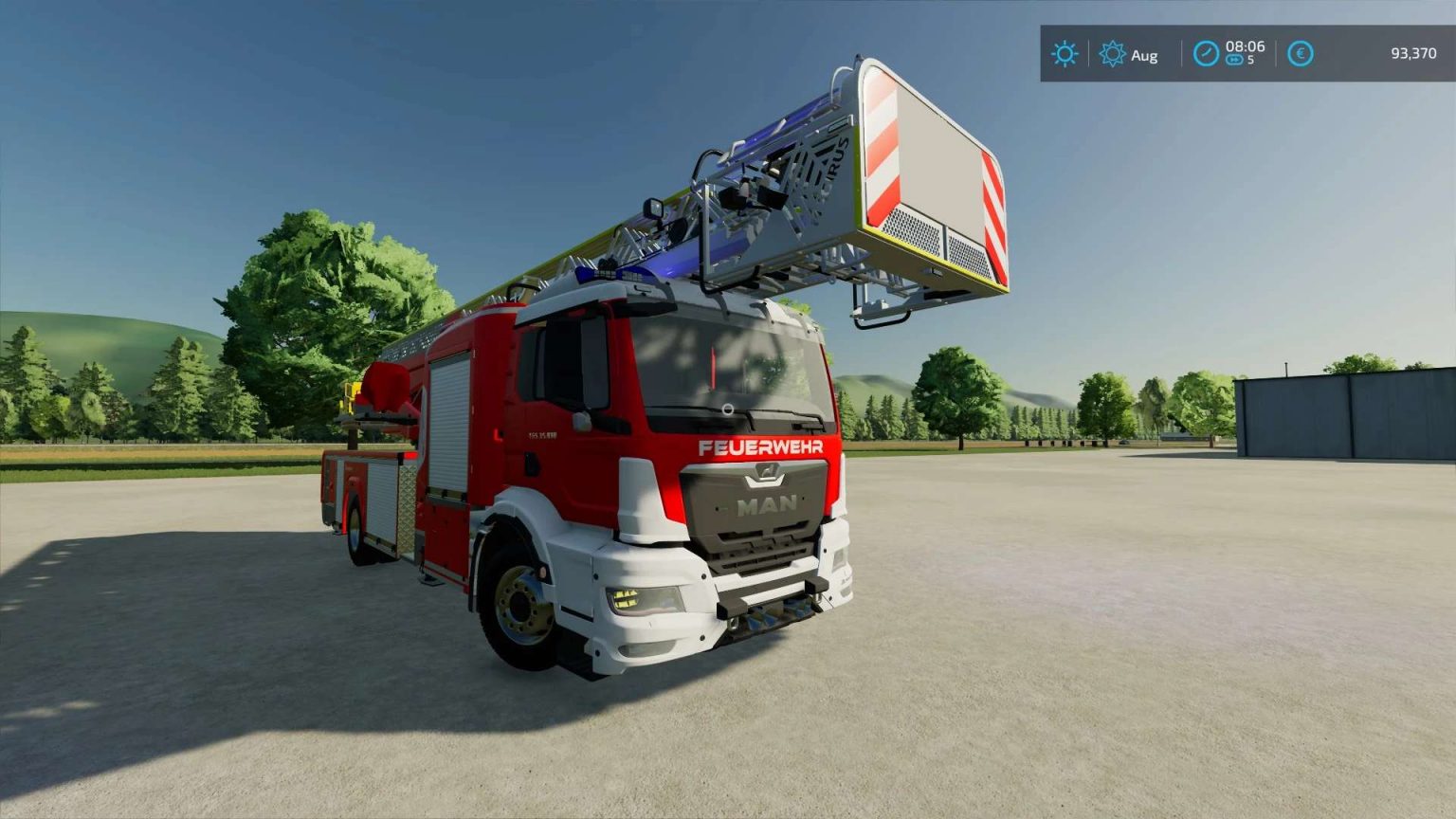Click the forecast sun icon beside Aug
Viewport: 1456px width, 819px height.
1111,55
